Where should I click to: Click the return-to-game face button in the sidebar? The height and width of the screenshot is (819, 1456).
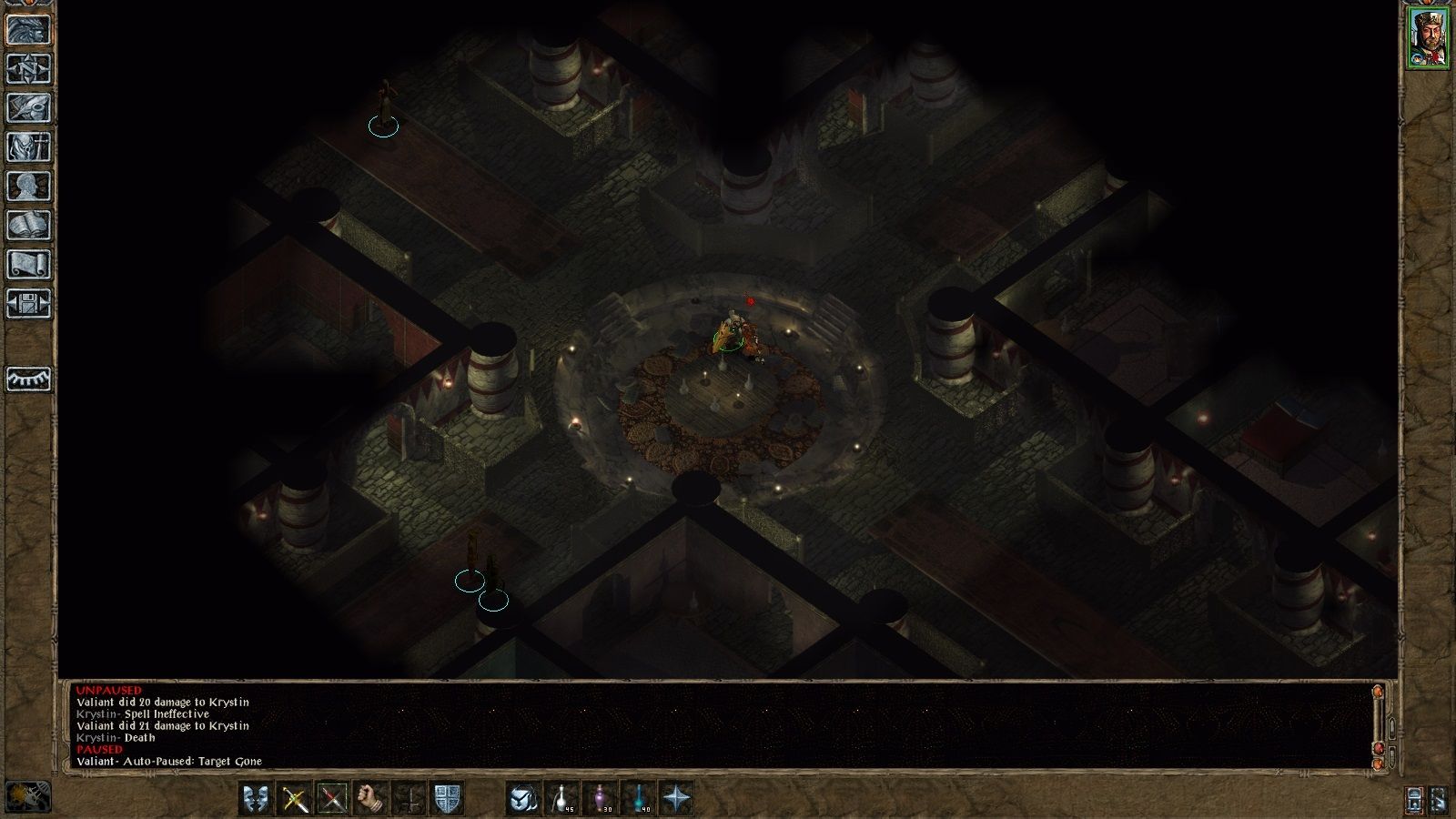[x=28, y=29]
